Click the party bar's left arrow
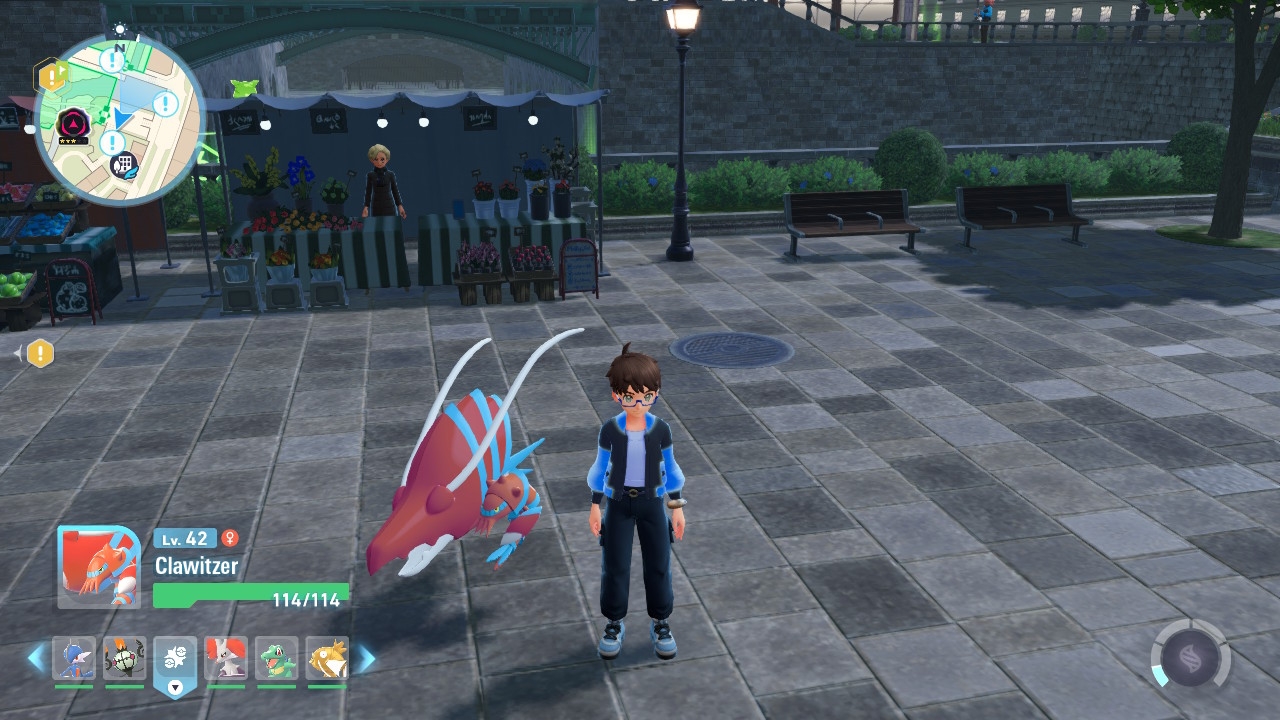Image resolution: width=1280 pixels, height=720 pixels. pyautogui.click(x=36, y=658)
